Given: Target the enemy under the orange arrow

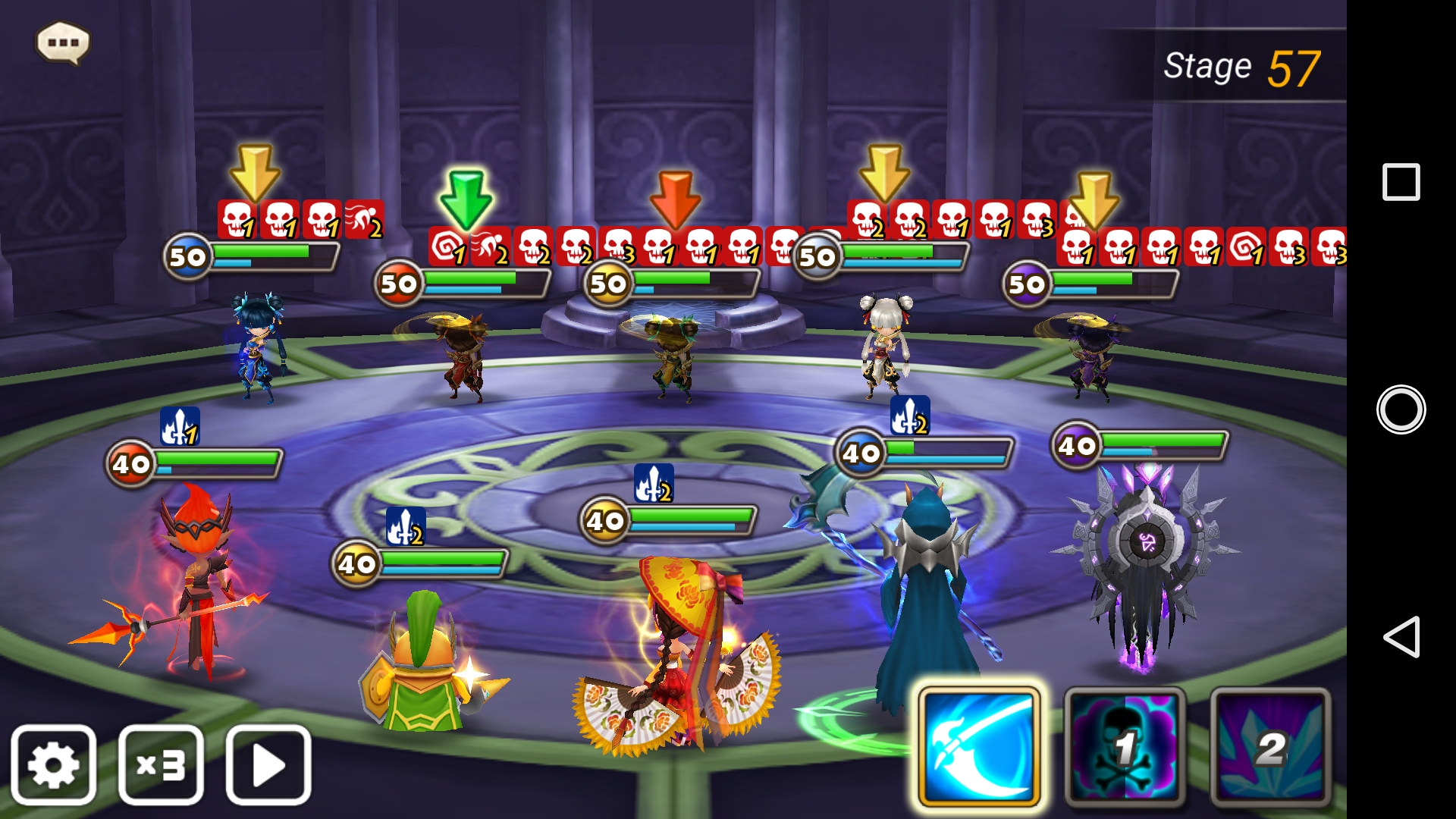Looking at the screenshot, I should [x=673, y=356].
